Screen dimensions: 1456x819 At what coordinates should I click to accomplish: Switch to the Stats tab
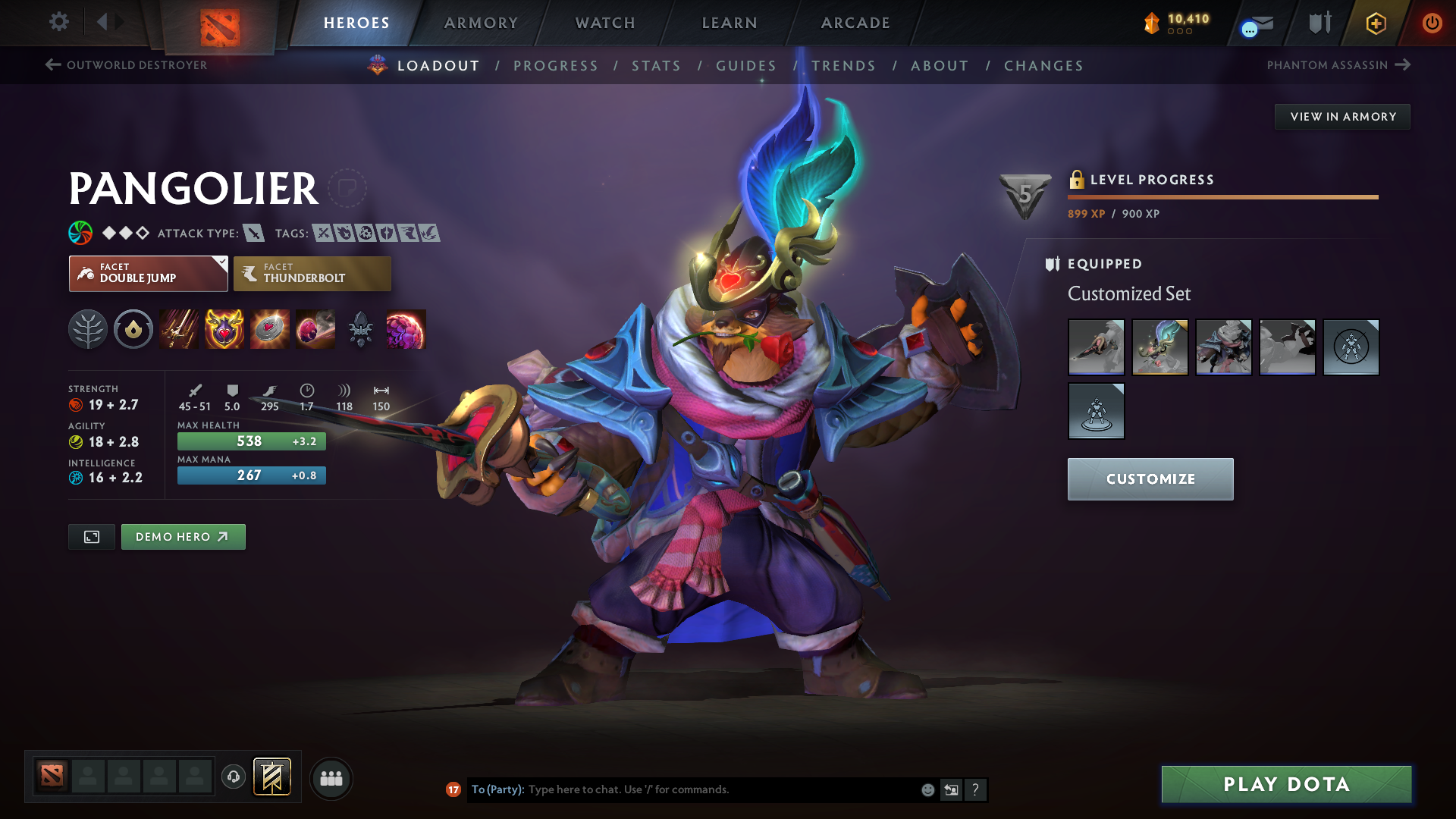(656, 65)
